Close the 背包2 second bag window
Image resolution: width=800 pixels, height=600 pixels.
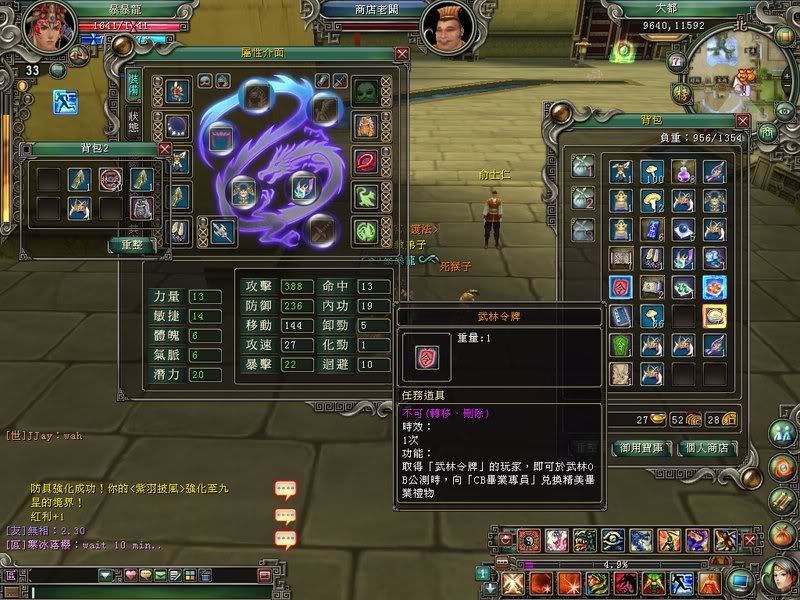[165, 148]
